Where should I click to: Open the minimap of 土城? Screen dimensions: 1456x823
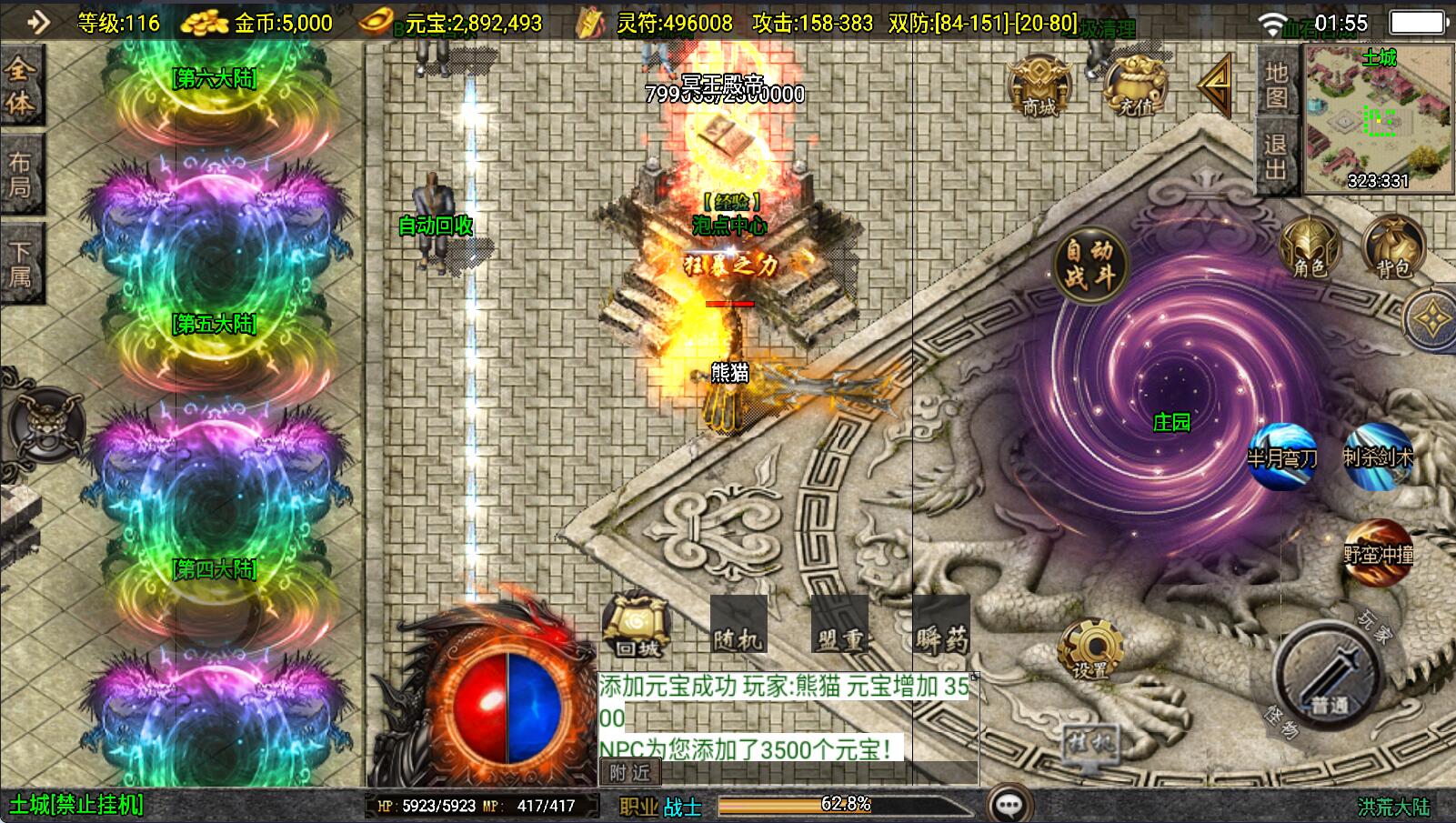coord(1379,118)
